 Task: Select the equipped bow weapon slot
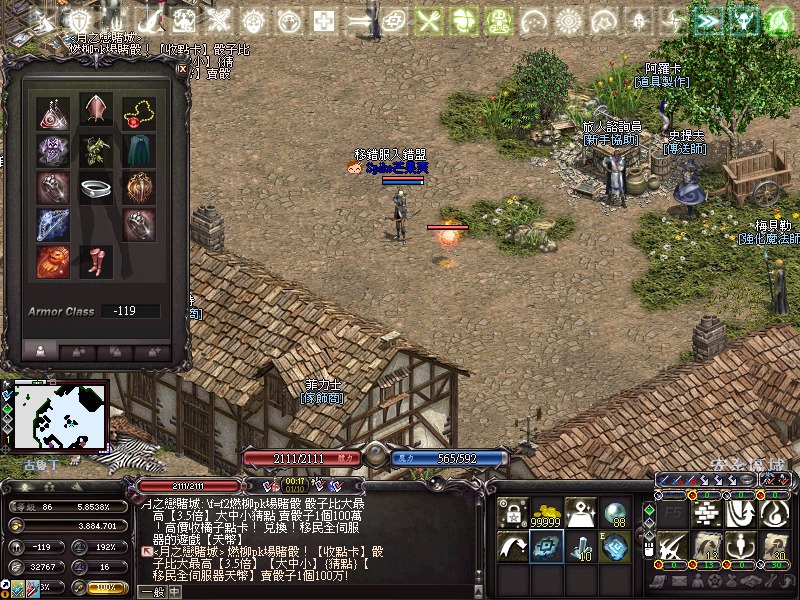point(53,224)
